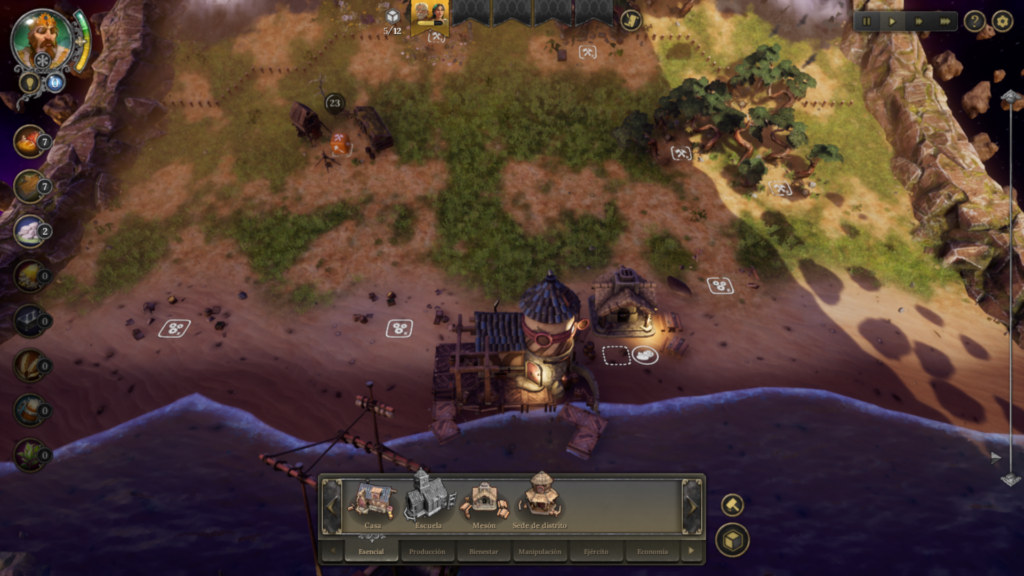Open the help question mark button

[975, 20]
